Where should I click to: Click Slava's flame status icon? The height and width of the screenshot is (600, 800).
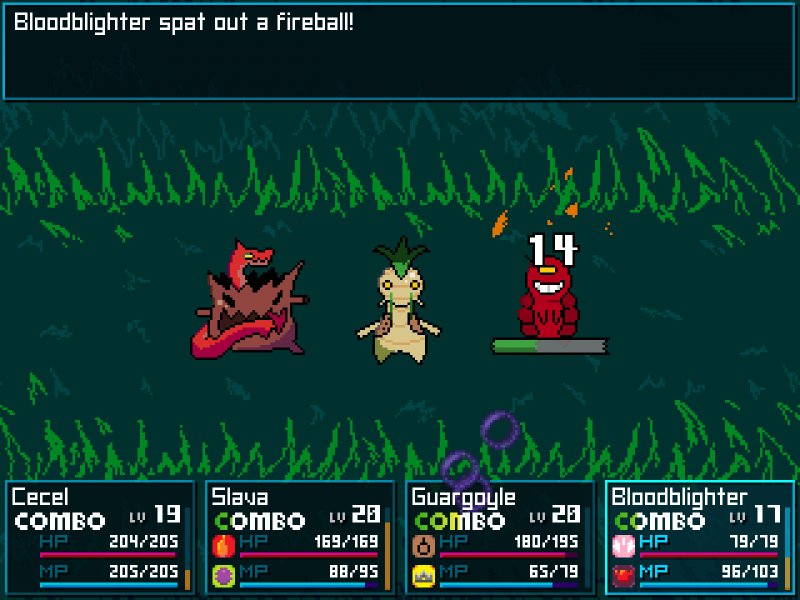(x=223, y=545)
